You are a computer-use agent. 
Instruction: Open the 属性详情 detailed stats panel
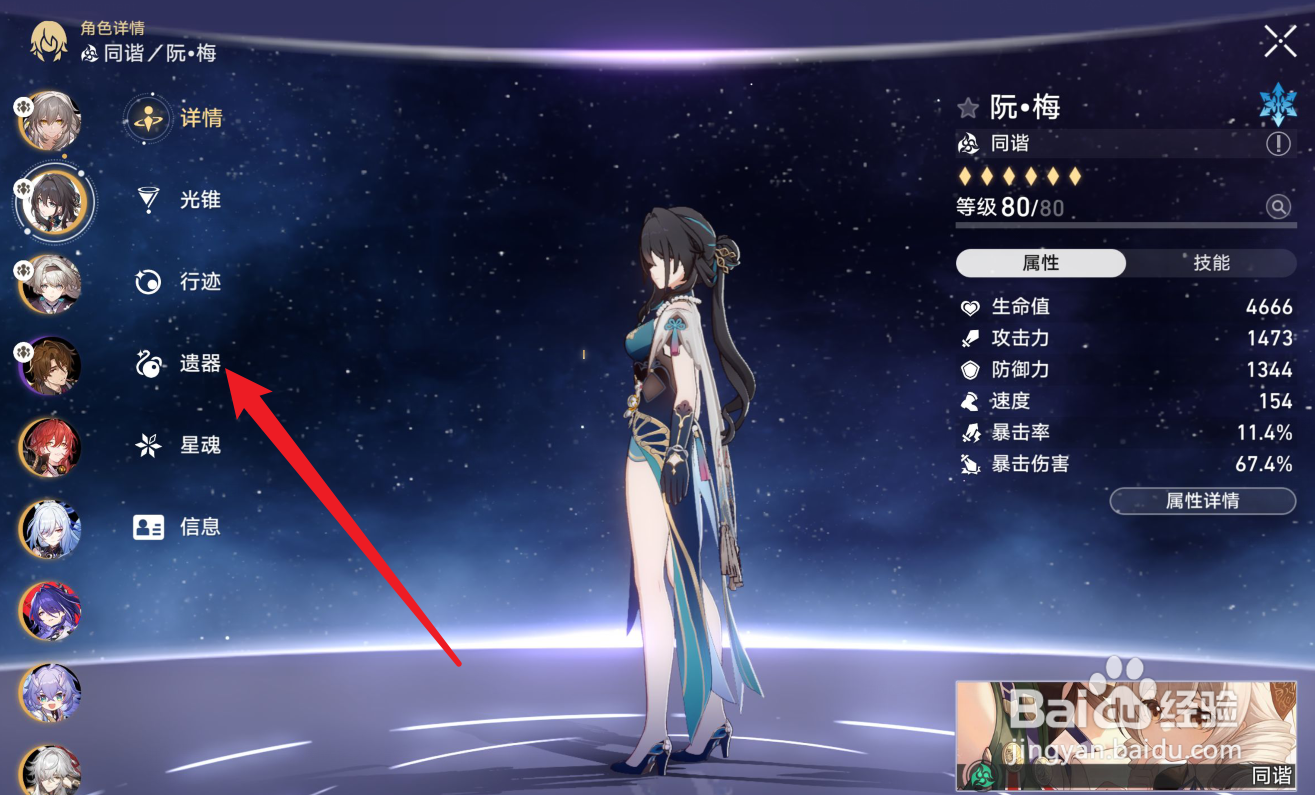pos(1202,501)
